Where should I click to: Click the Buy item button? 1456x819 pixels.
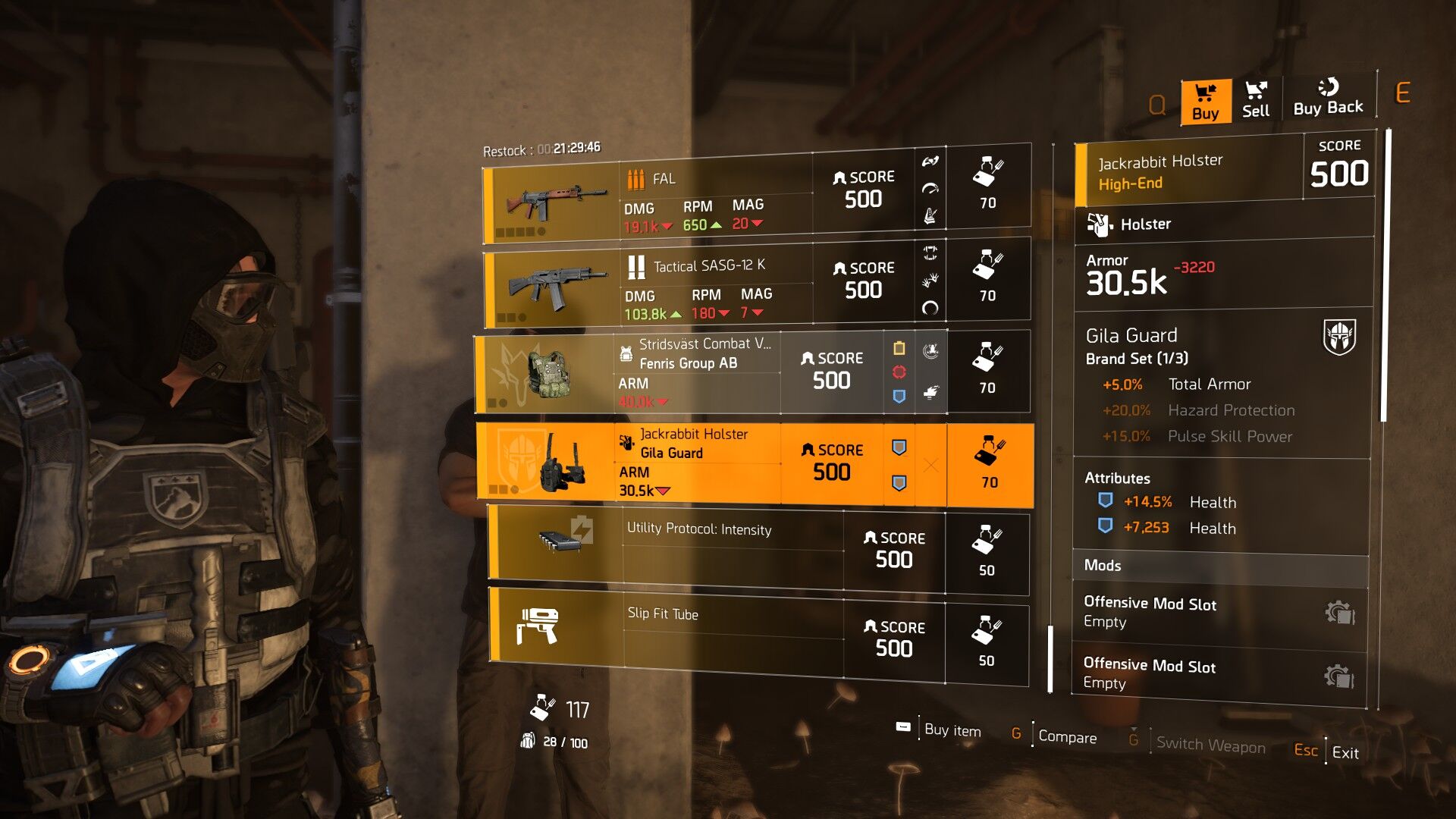(952, 730)
